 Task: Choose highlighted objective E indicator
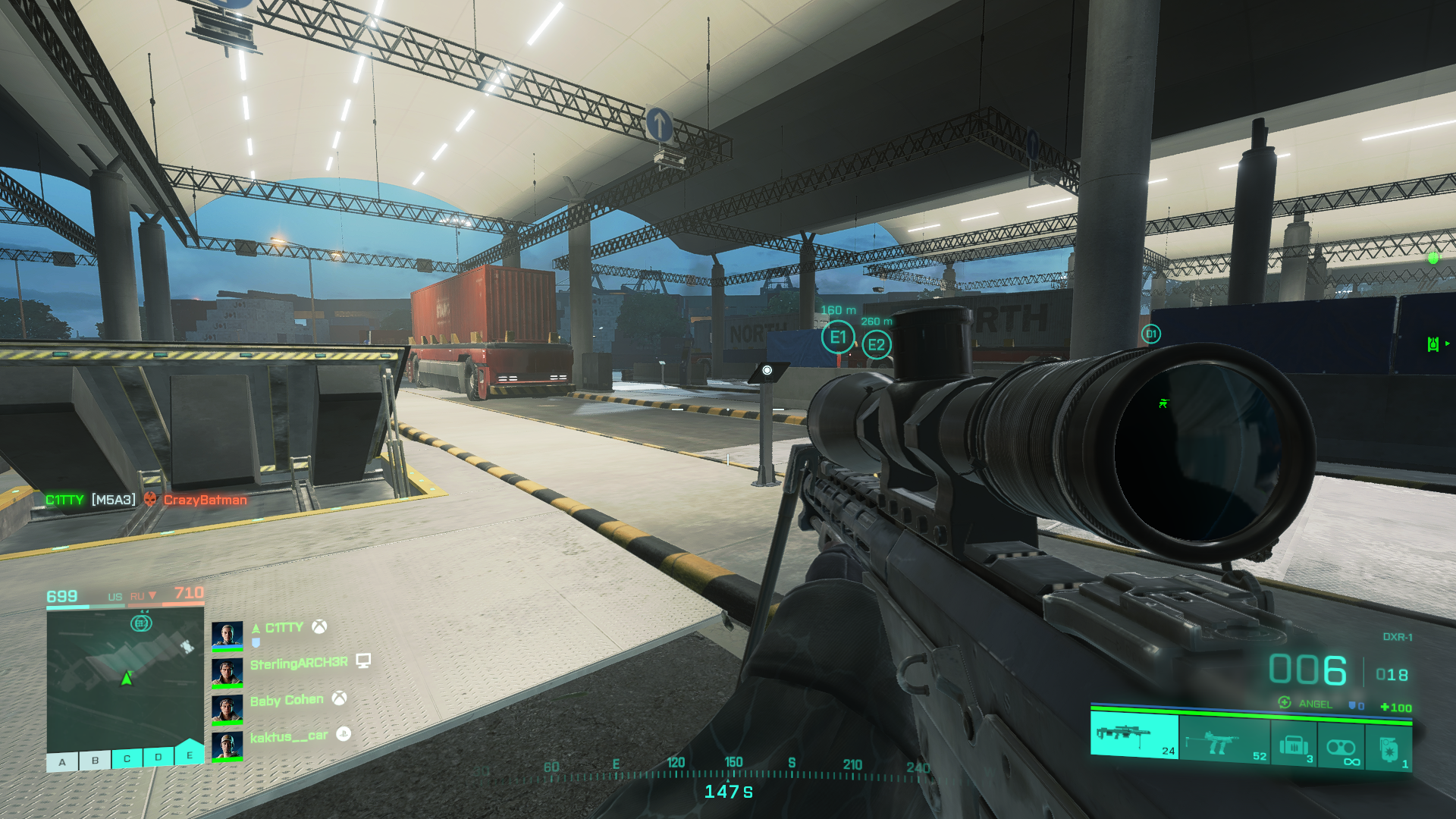(190, 755)
